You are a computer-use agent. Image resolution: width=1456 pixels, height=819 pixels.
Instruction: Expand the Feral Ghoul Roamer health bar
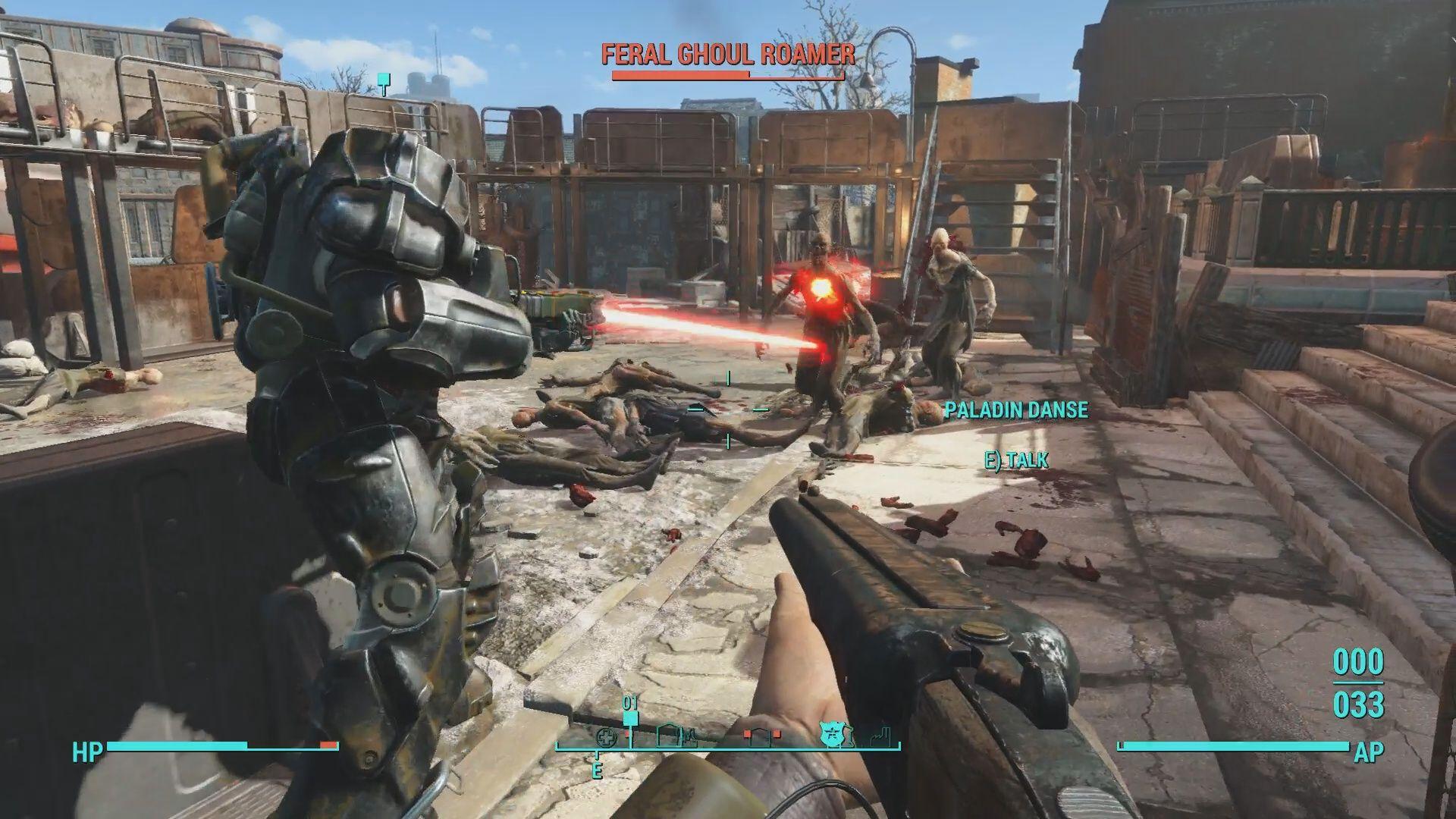click(728, 74)
